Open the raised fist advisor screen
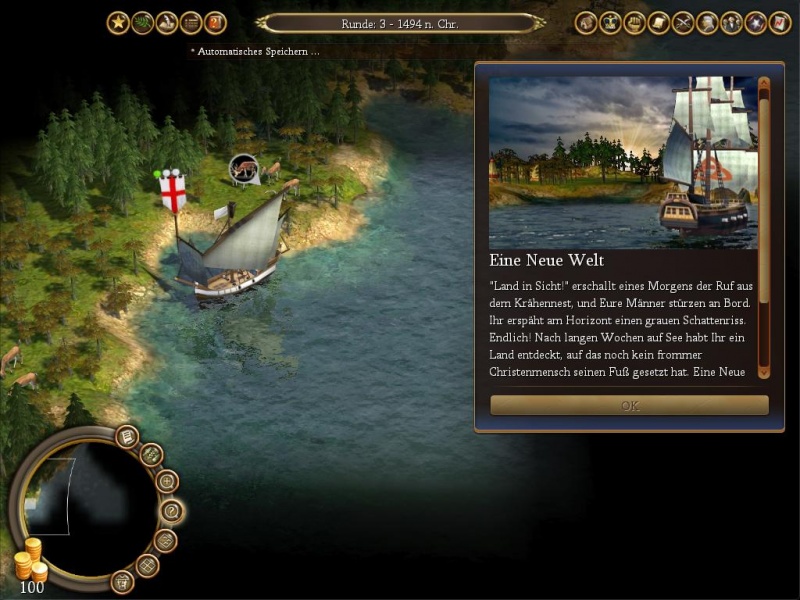 tap(634, 23)
